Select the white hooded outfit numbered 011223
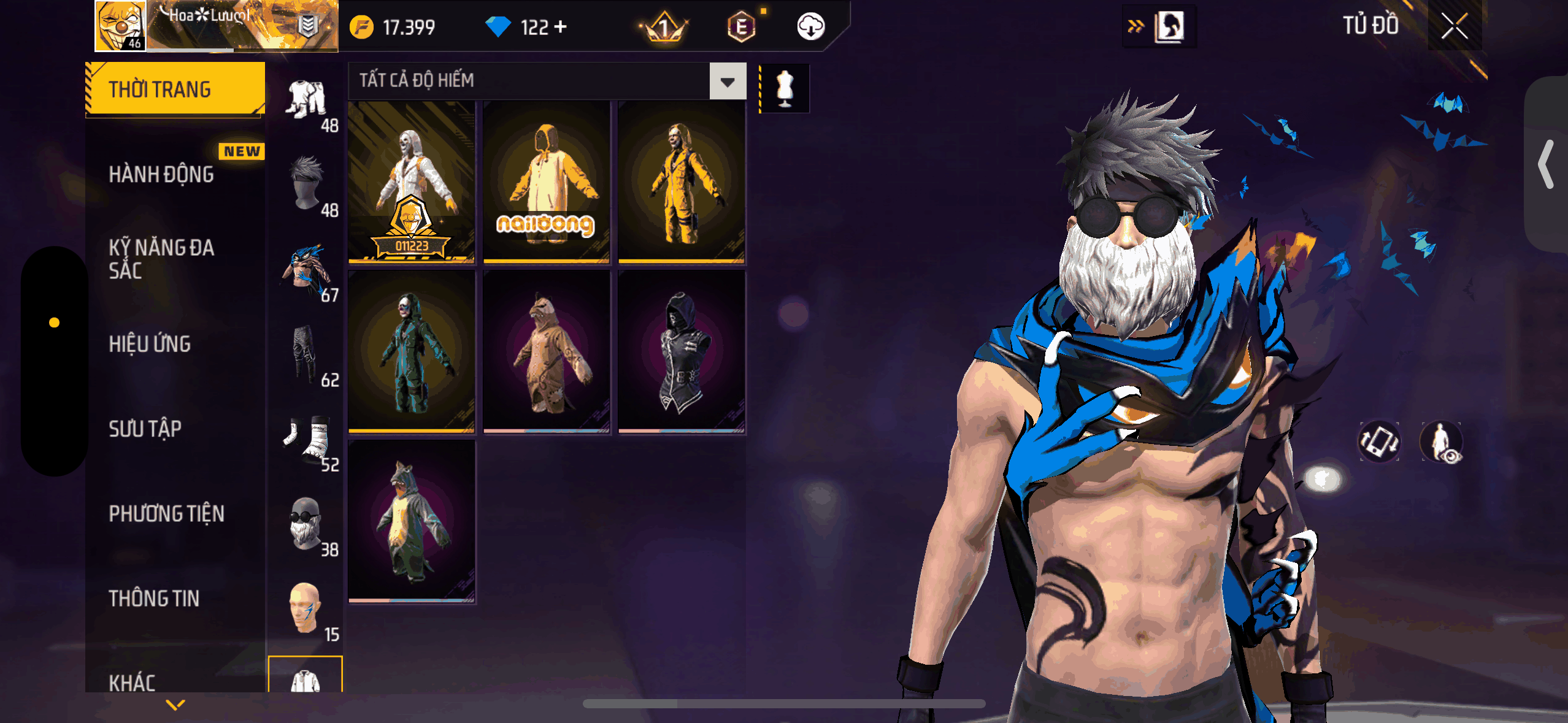 point(412,182)
